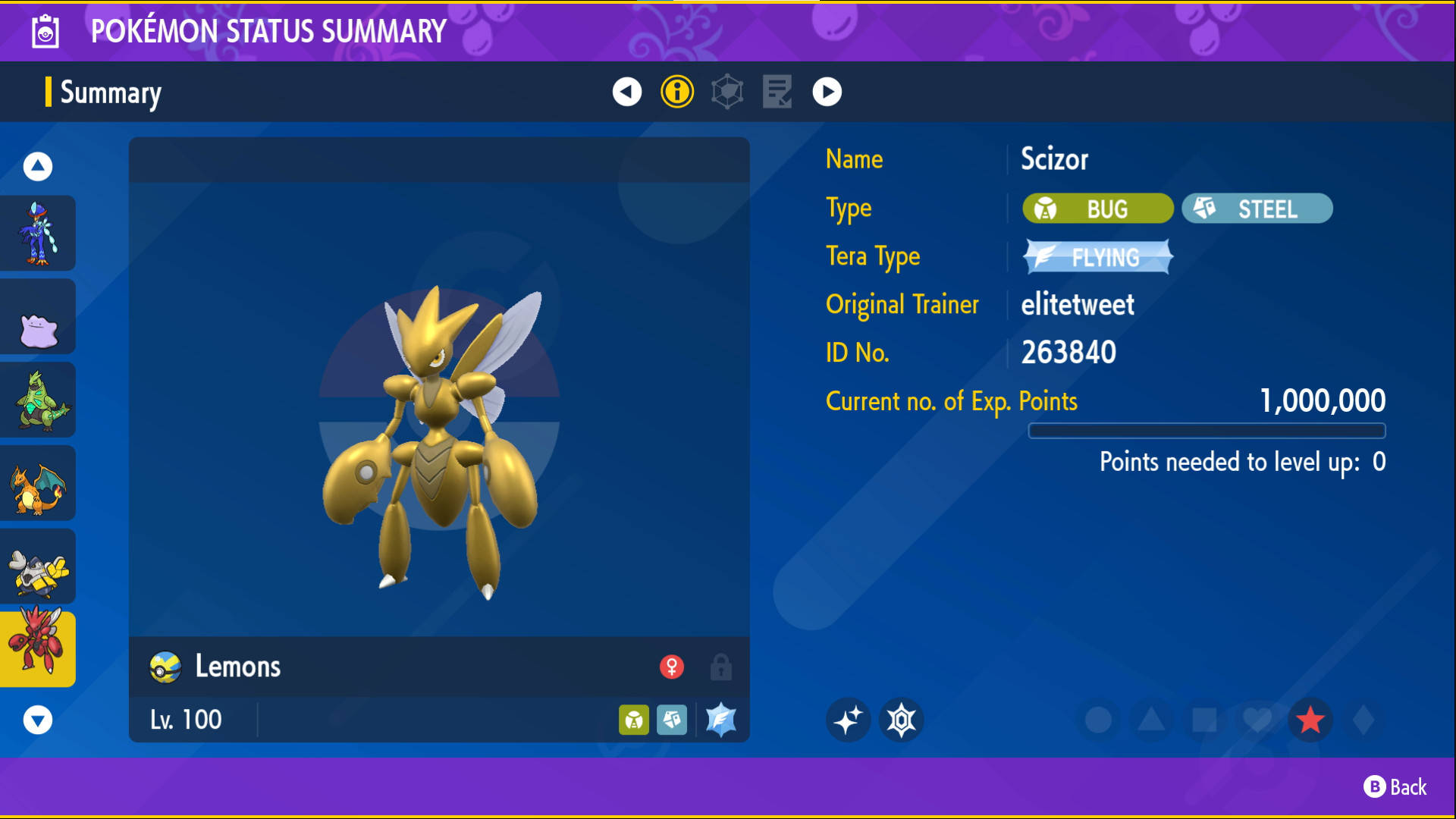
Task: Go to the previous summary page arrow
Action: [x=626, y=92]
